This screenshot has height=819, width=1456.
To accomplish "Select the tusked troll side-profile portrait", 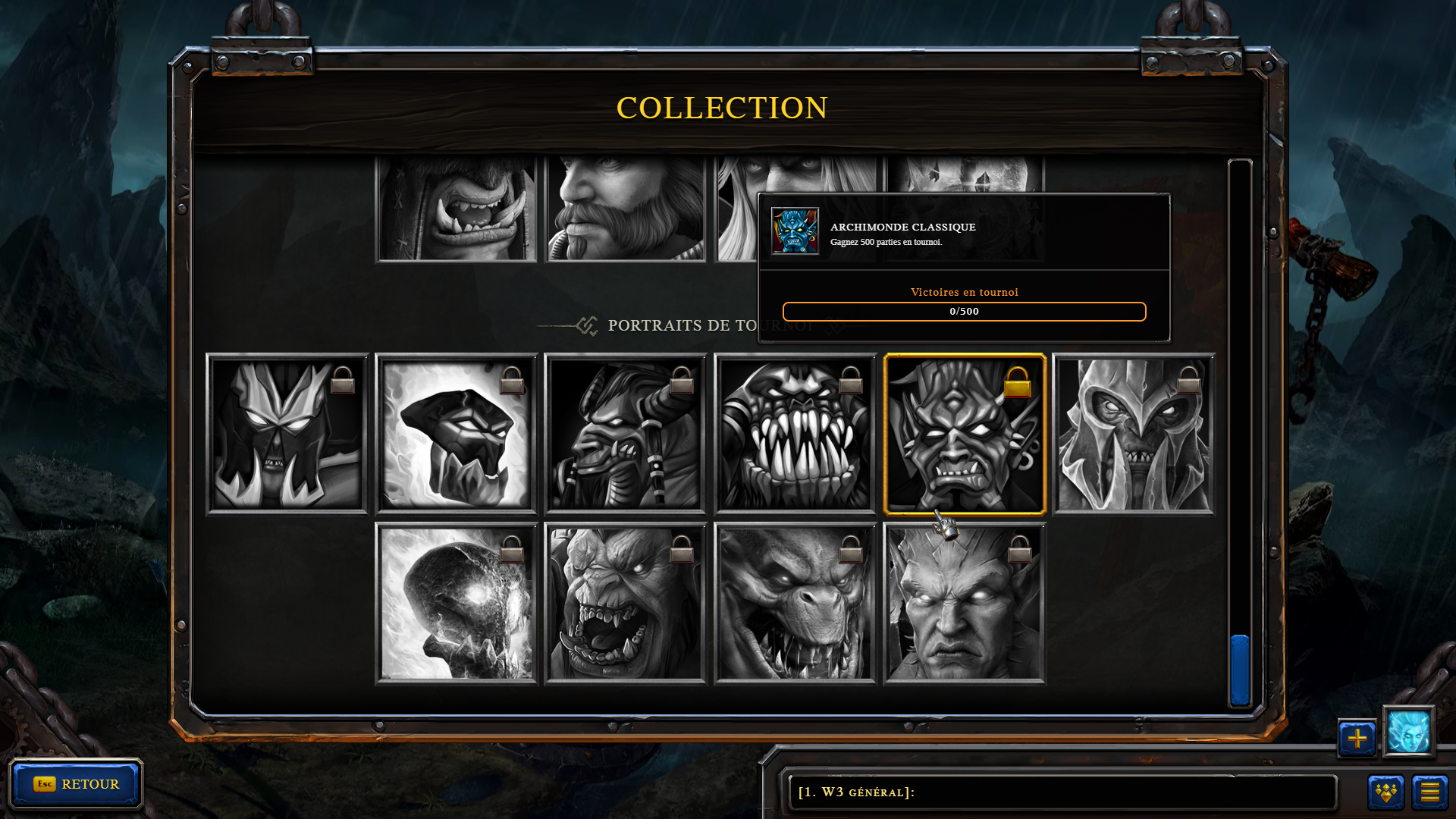I will (626, 434).
